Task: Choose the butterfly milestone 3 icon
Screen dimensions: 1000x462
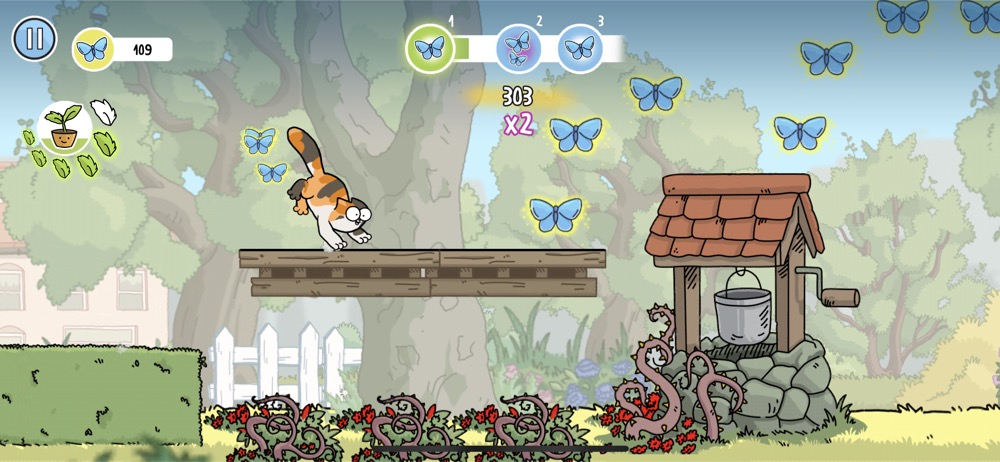Action: point(580,48)
